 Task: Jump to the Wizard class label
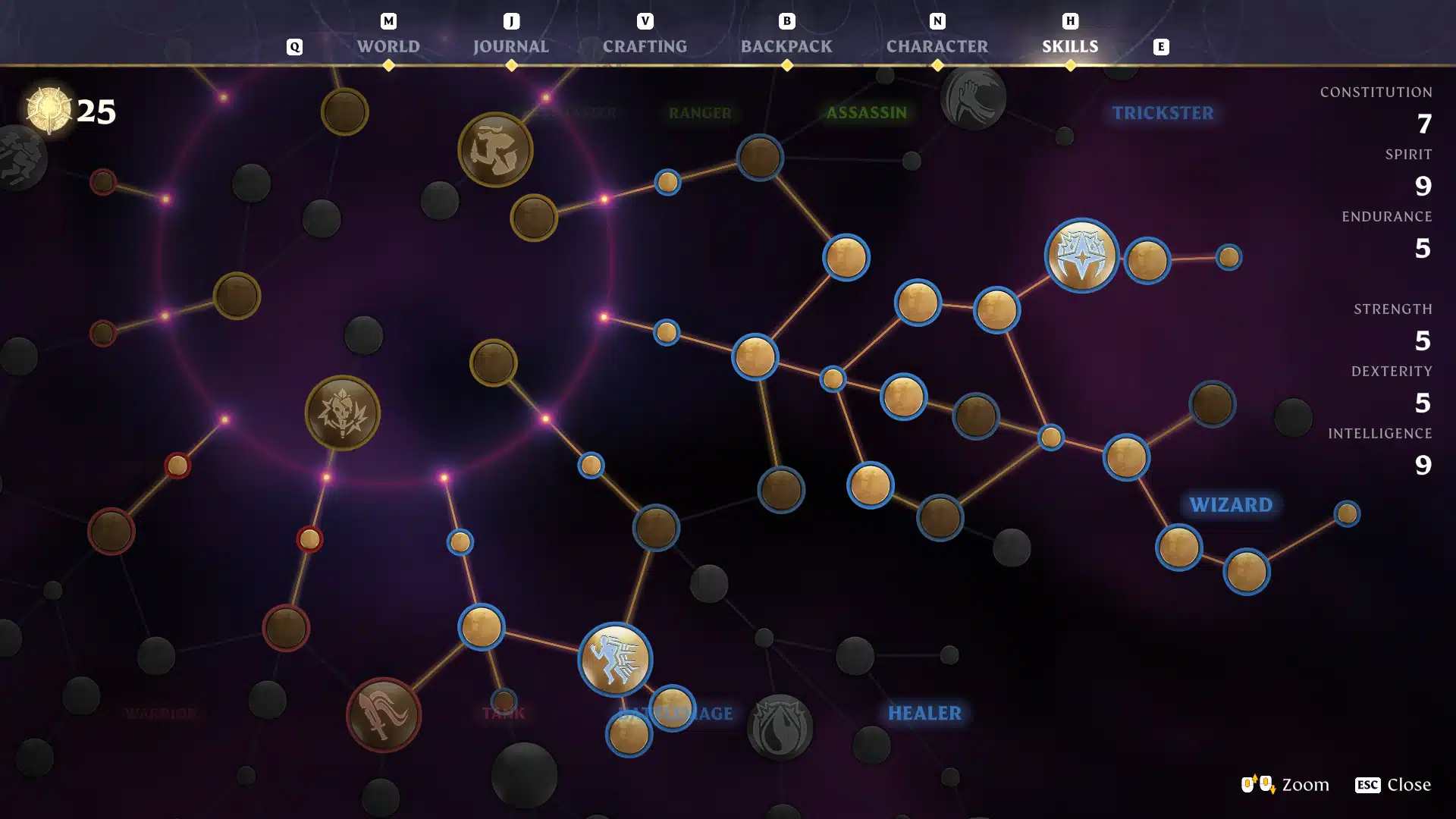1231,505
